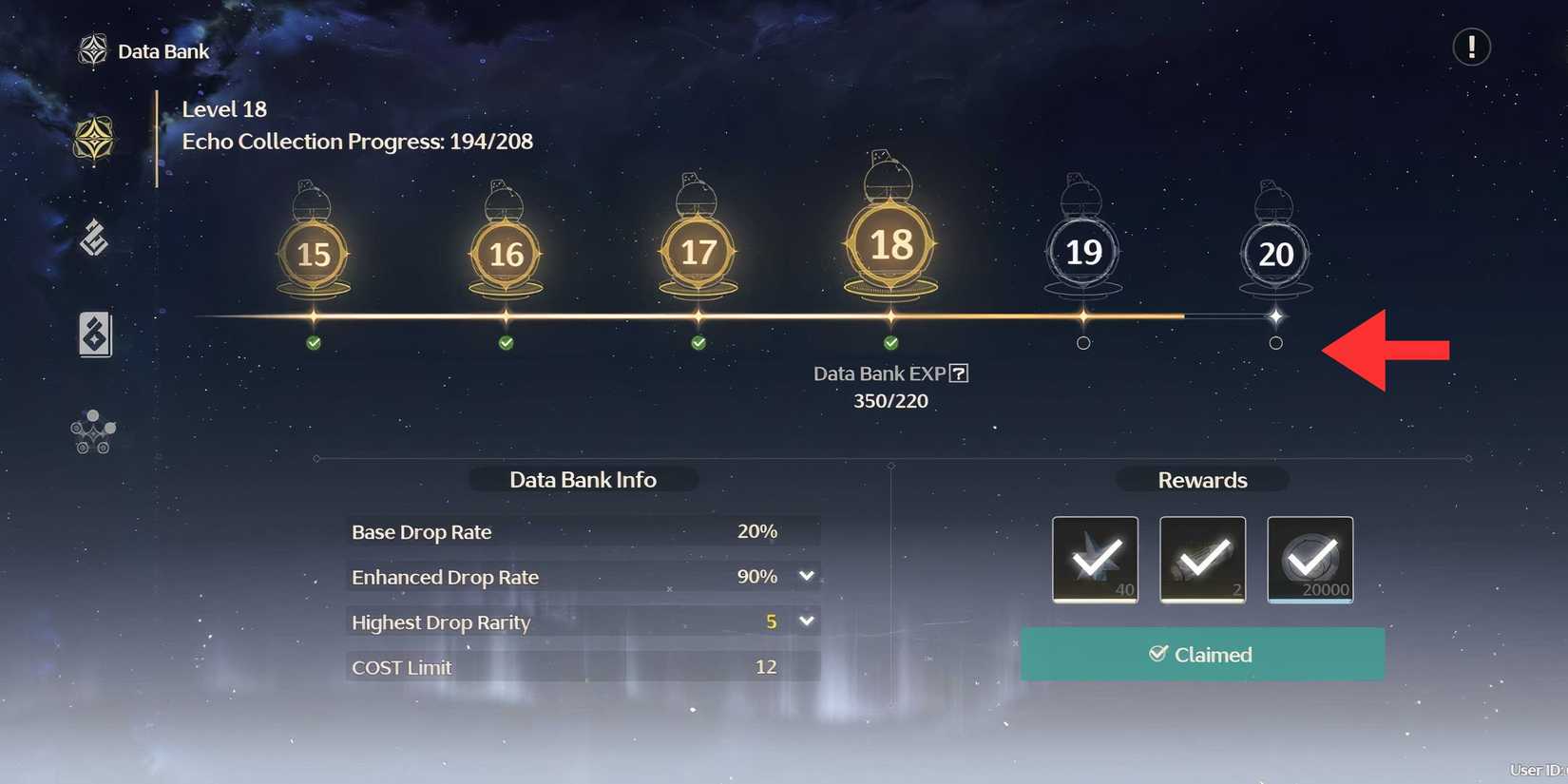Image resolution: width=1568 pixels, height=784 pixels.
Task: Select the Echo card sidebar icon
Action: (92, 335)
